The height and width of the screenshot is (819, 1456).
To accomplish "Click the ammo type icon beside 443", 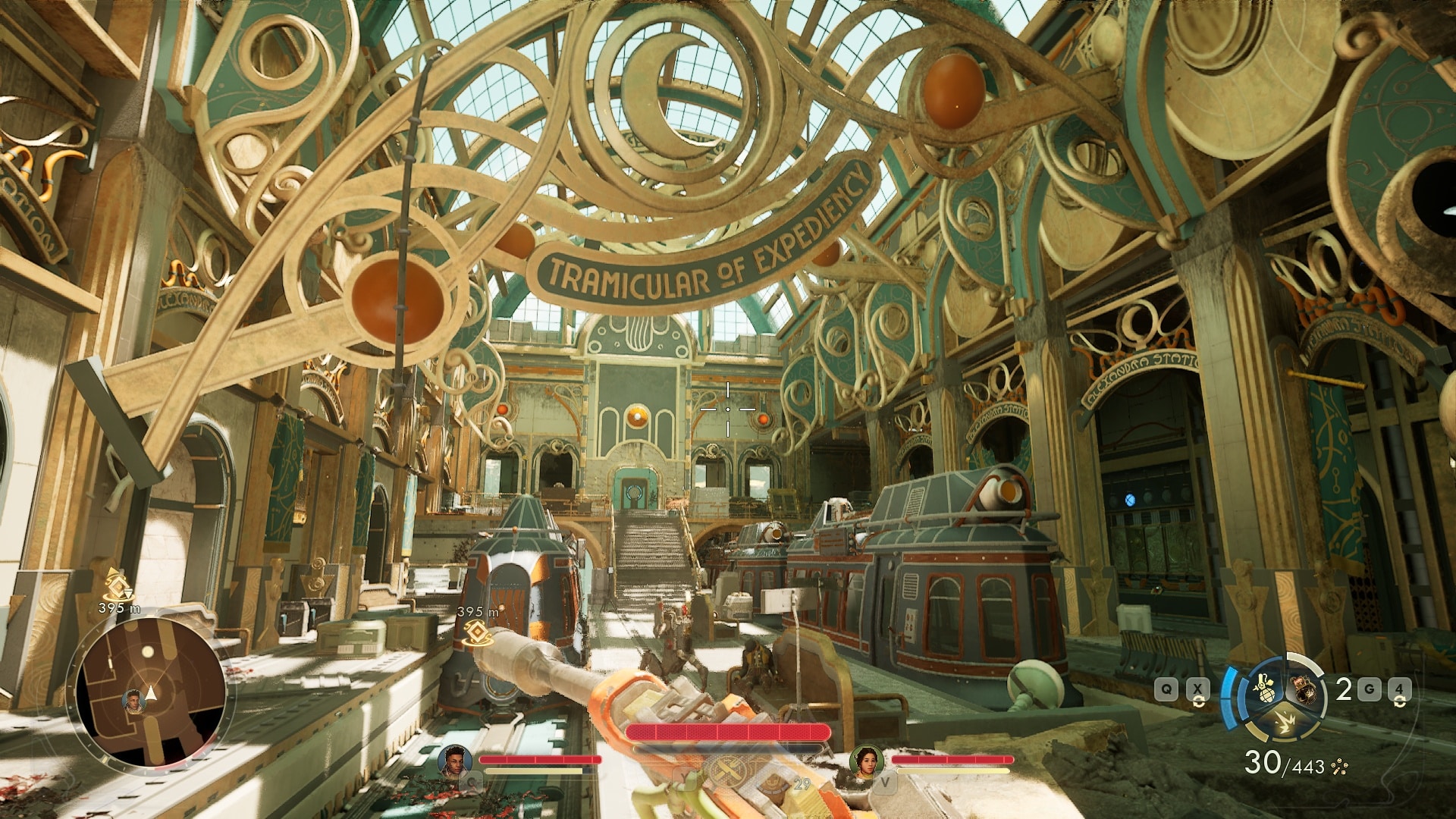I will [1338, 767].
